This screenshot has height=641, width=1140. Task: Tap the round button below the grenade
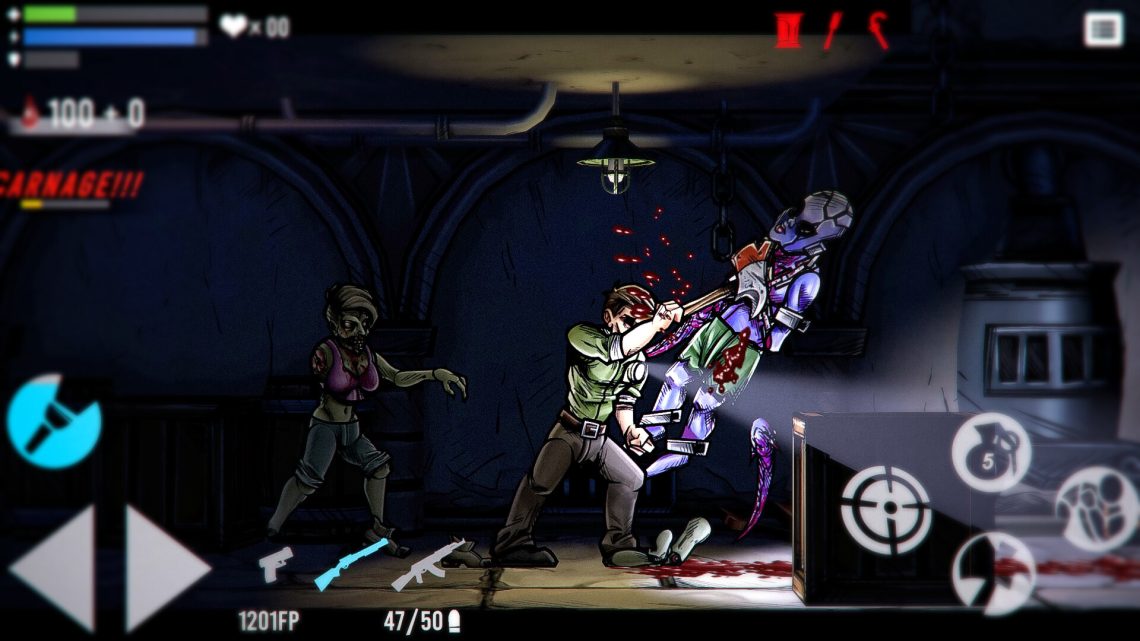coord(992,573)
